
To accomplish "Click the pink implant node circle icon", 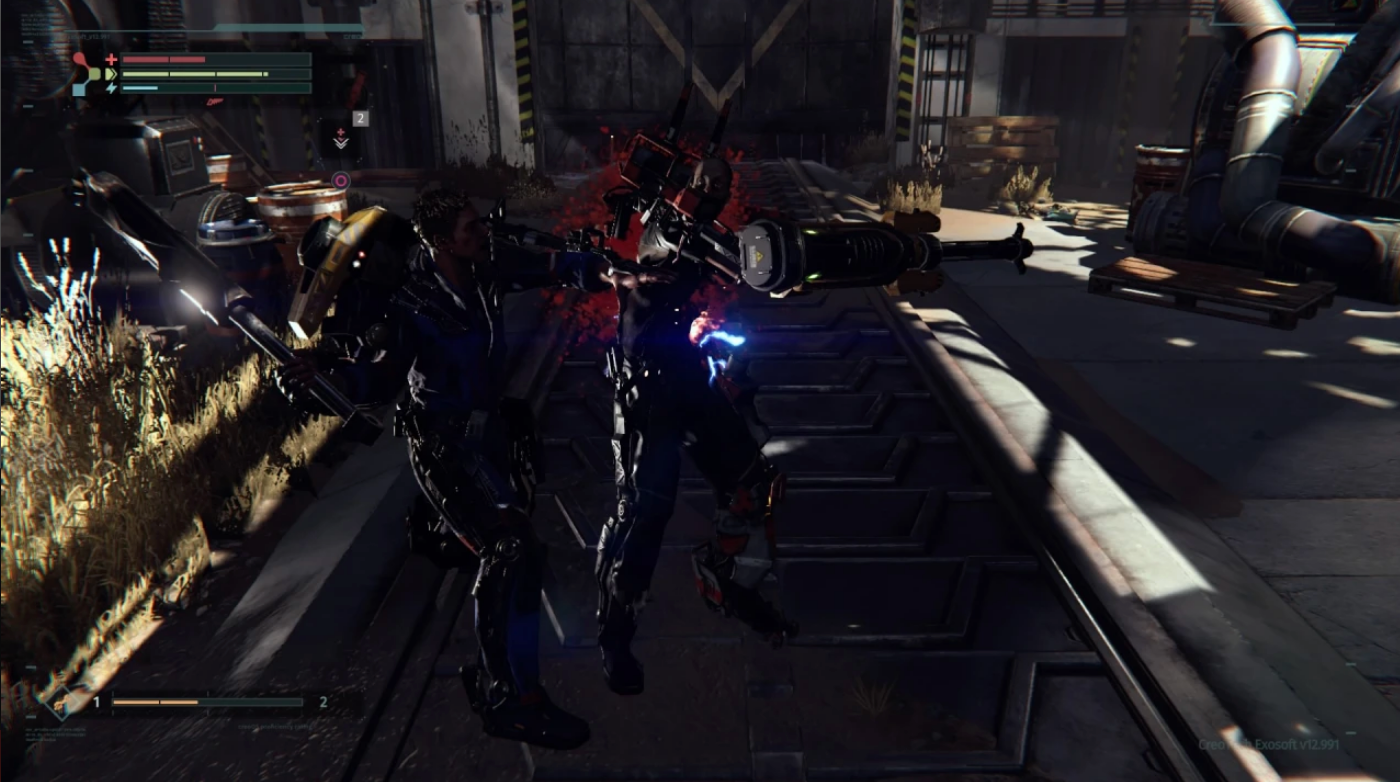I will coord(79,57).
